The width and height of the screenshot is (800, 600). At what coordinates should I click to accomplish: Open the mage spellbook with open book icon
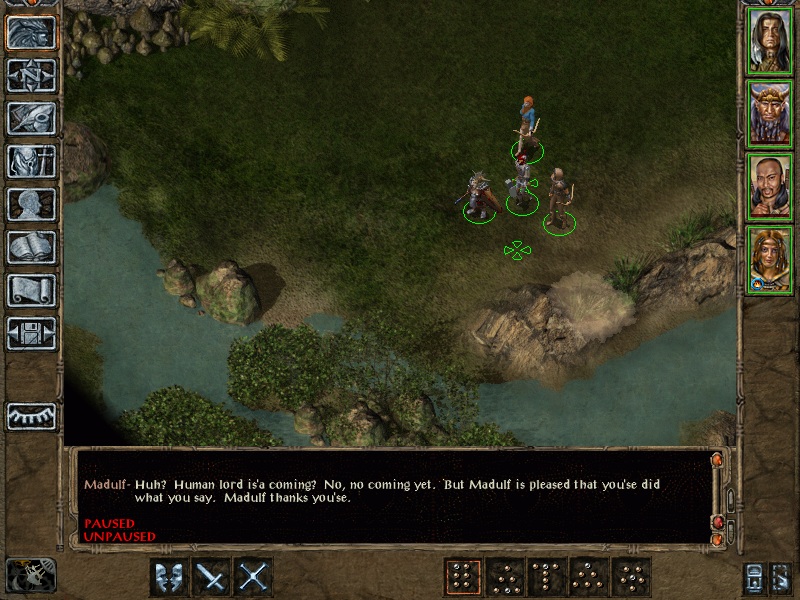[32, 248]
